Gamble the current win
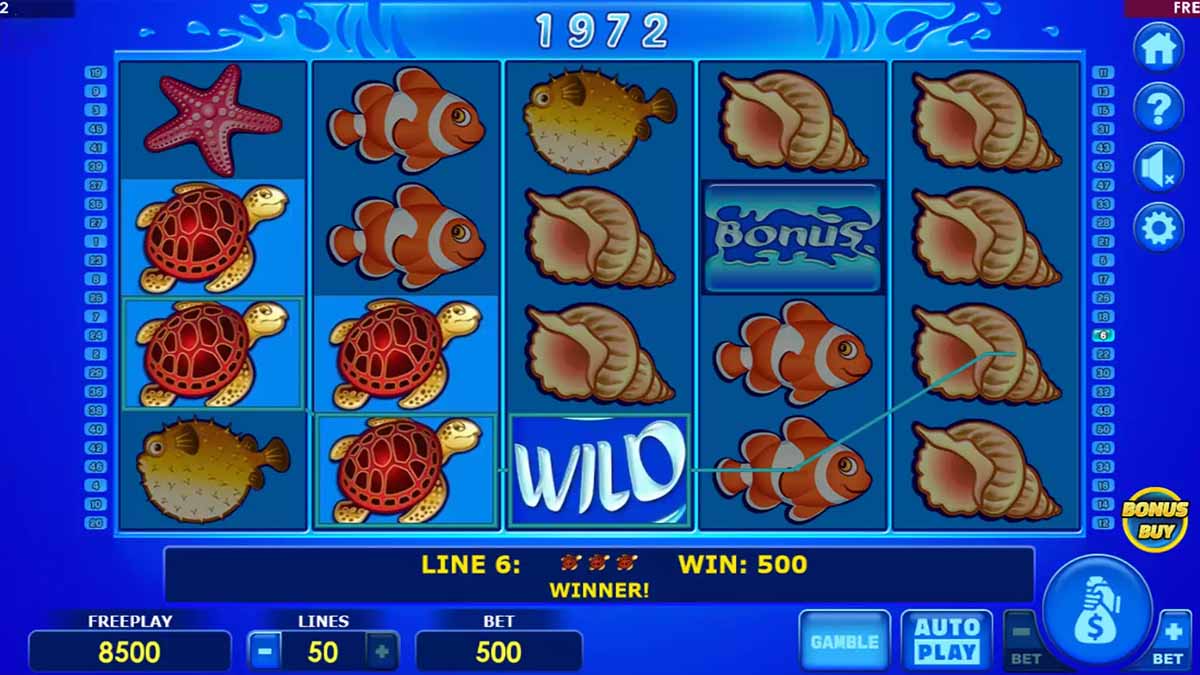This screenshot has width=1200, height=675. click(x=844, y=641)
